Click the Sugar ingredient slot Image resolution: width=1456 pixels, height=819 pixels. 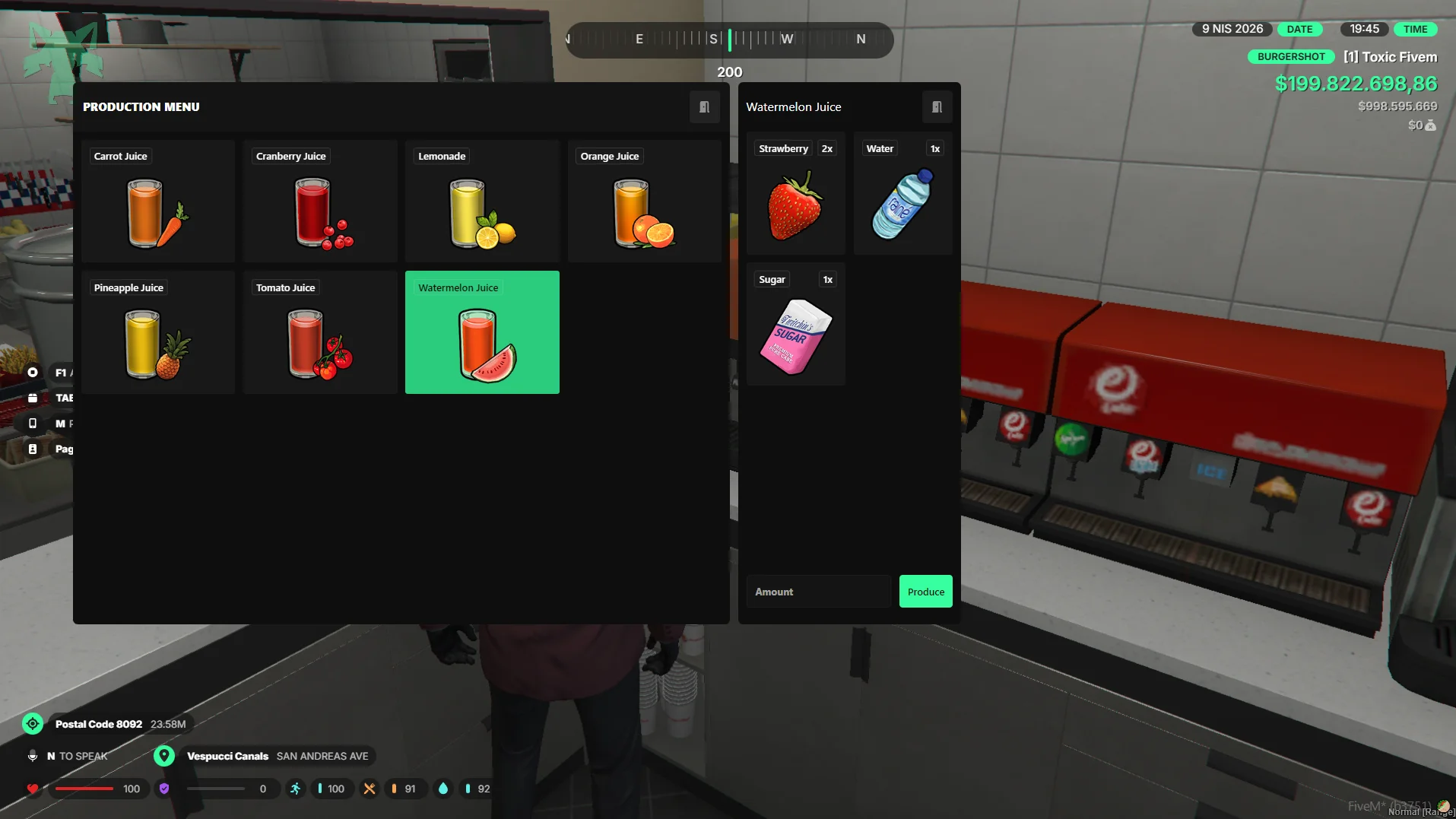tap(795, 325)
